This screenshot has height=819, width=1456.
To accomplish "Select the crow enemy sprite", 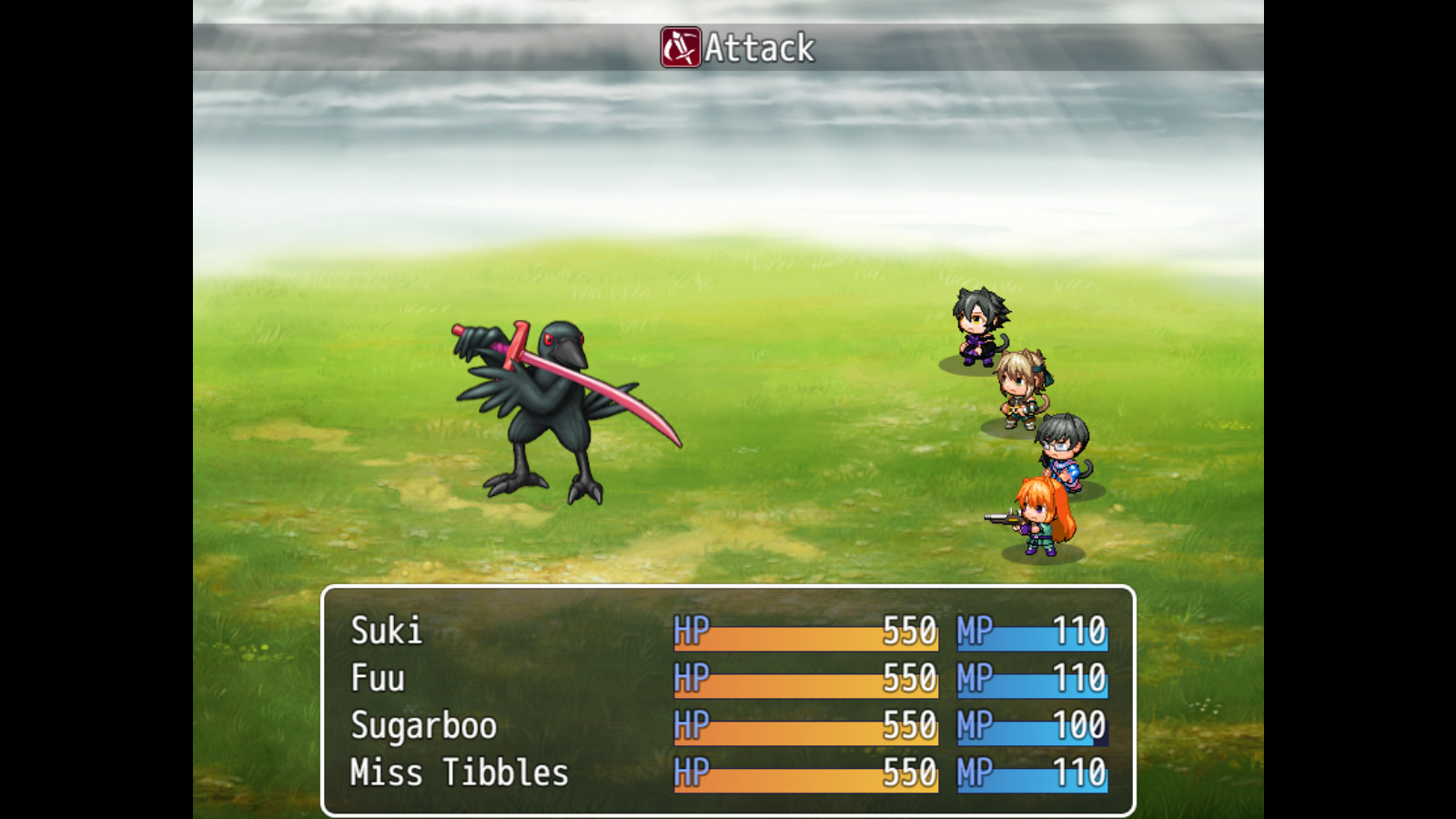I will pos(546,409).
